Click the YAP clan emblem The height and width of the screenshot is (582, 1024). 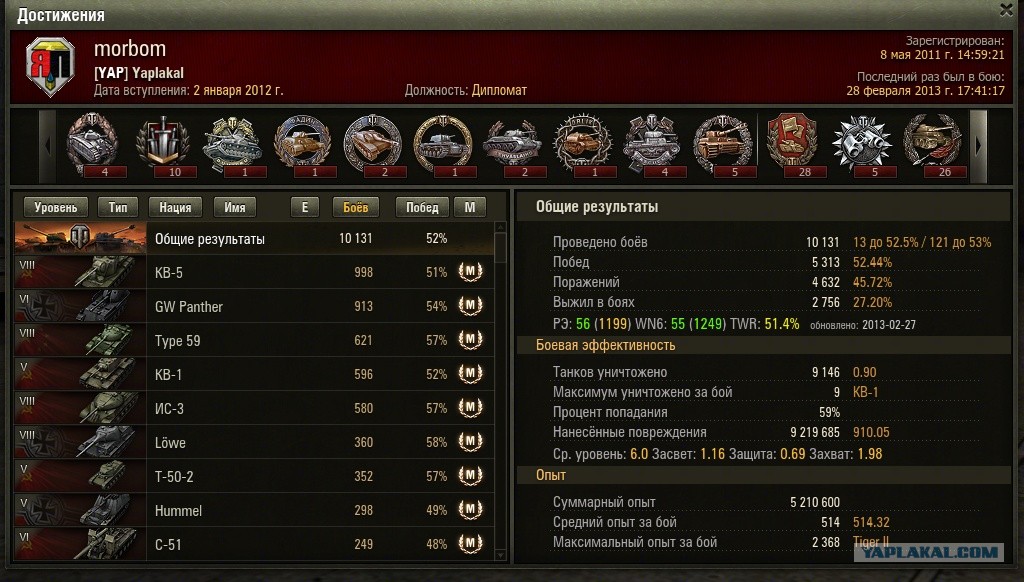tap(50, 67)
